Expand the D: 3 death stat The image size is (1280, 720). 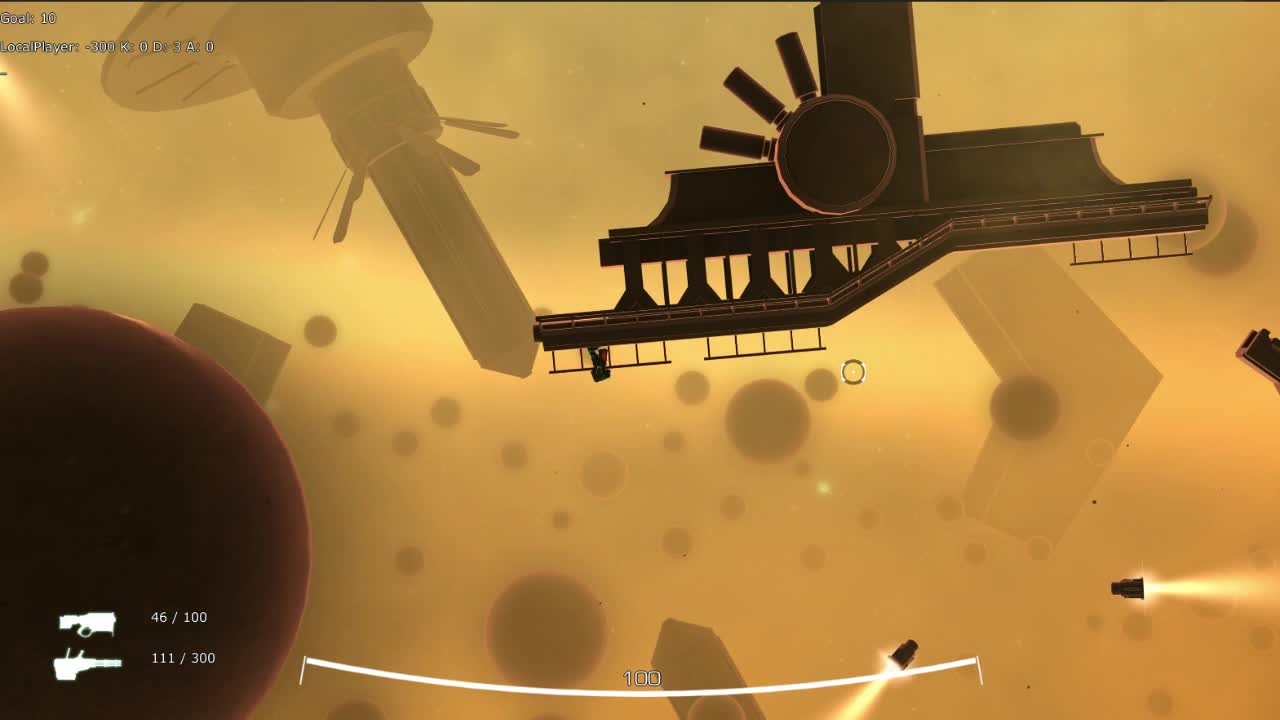tap(167, 46)
